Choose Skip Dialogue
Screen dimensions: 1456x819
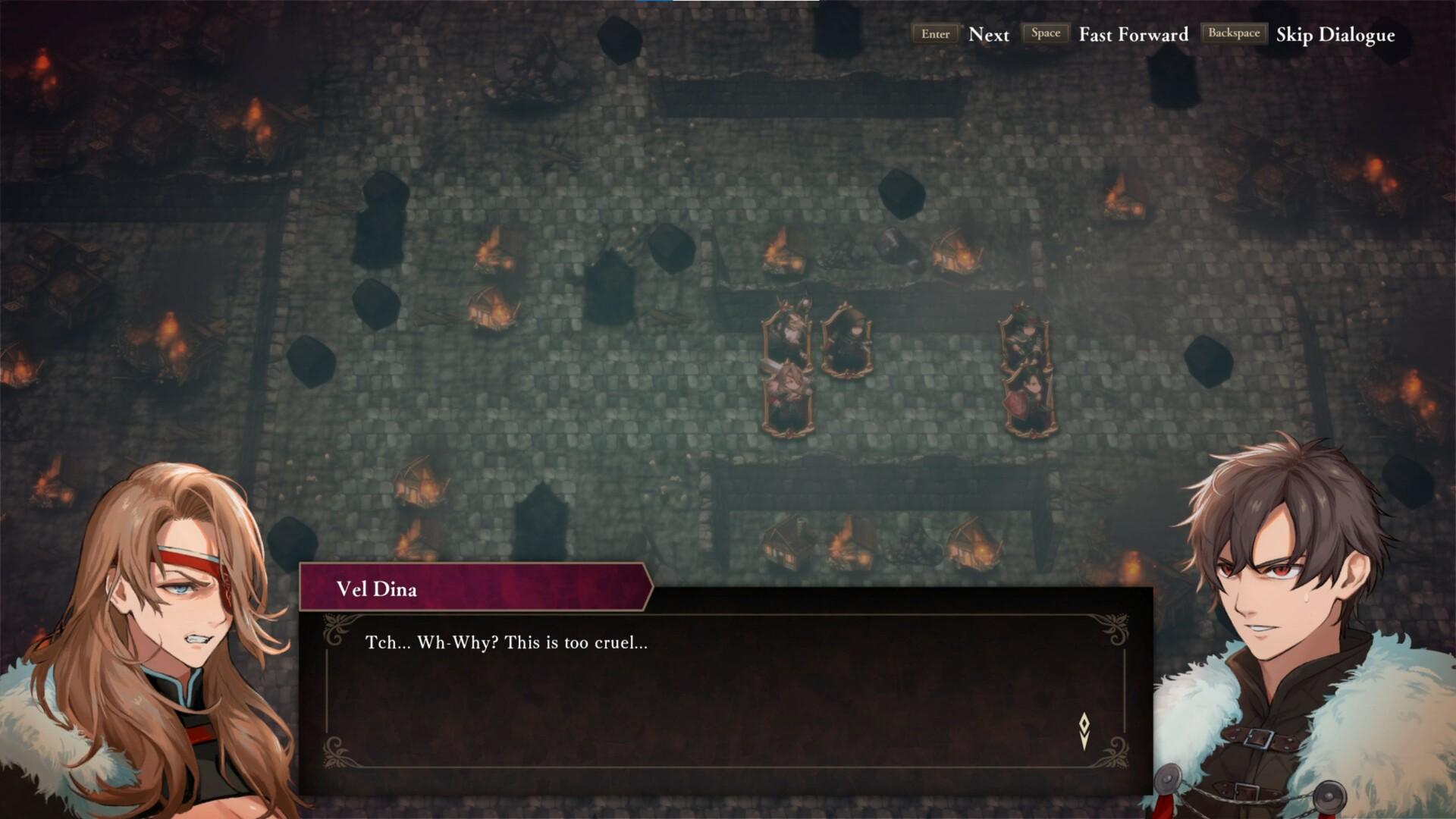pos(1335,35)
